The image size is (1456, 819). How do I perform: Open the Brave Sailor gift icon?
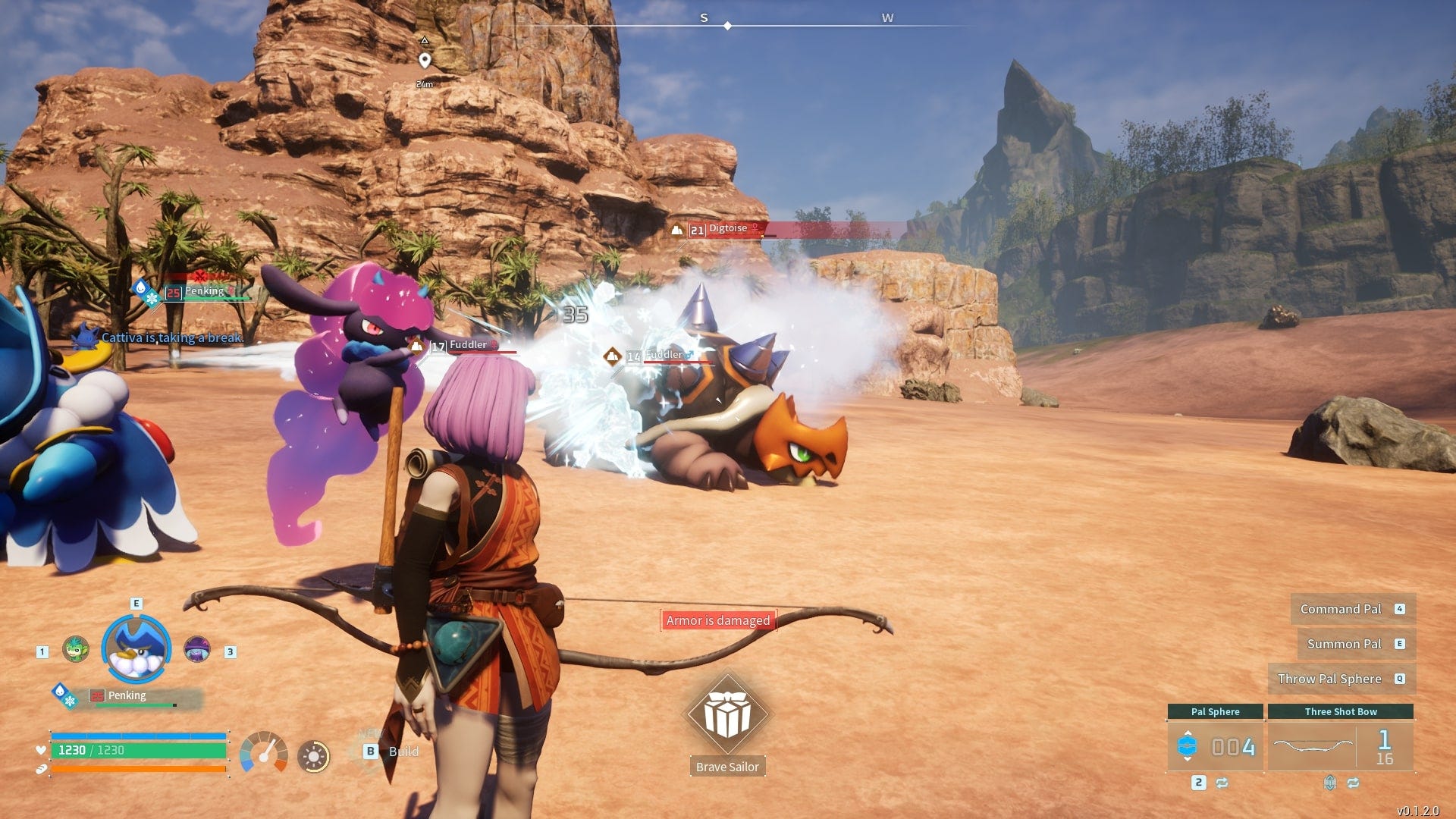727,714
